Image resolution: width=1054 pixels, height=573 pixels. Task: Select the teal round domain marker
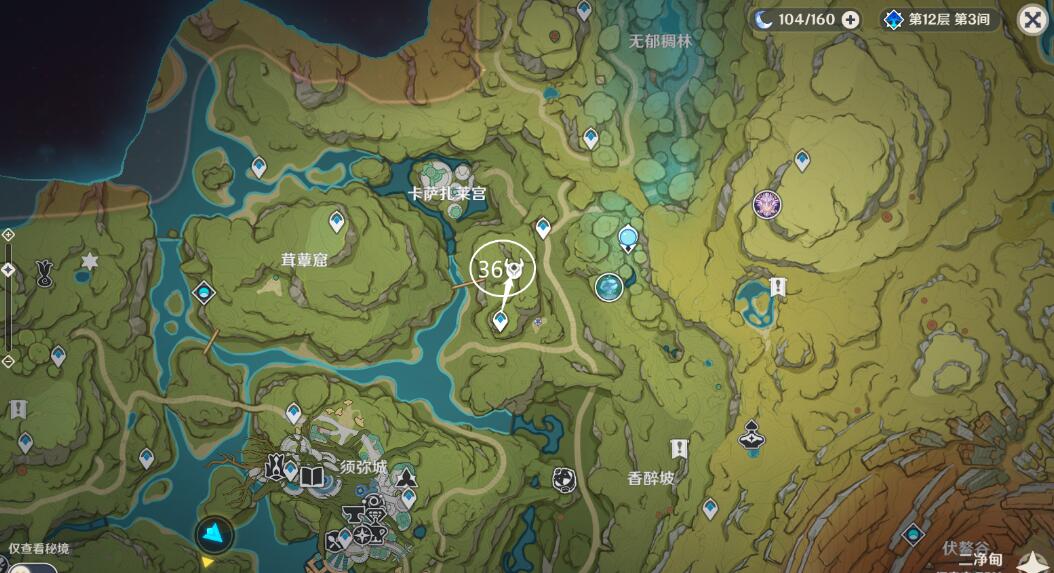(x=609, y=287)
